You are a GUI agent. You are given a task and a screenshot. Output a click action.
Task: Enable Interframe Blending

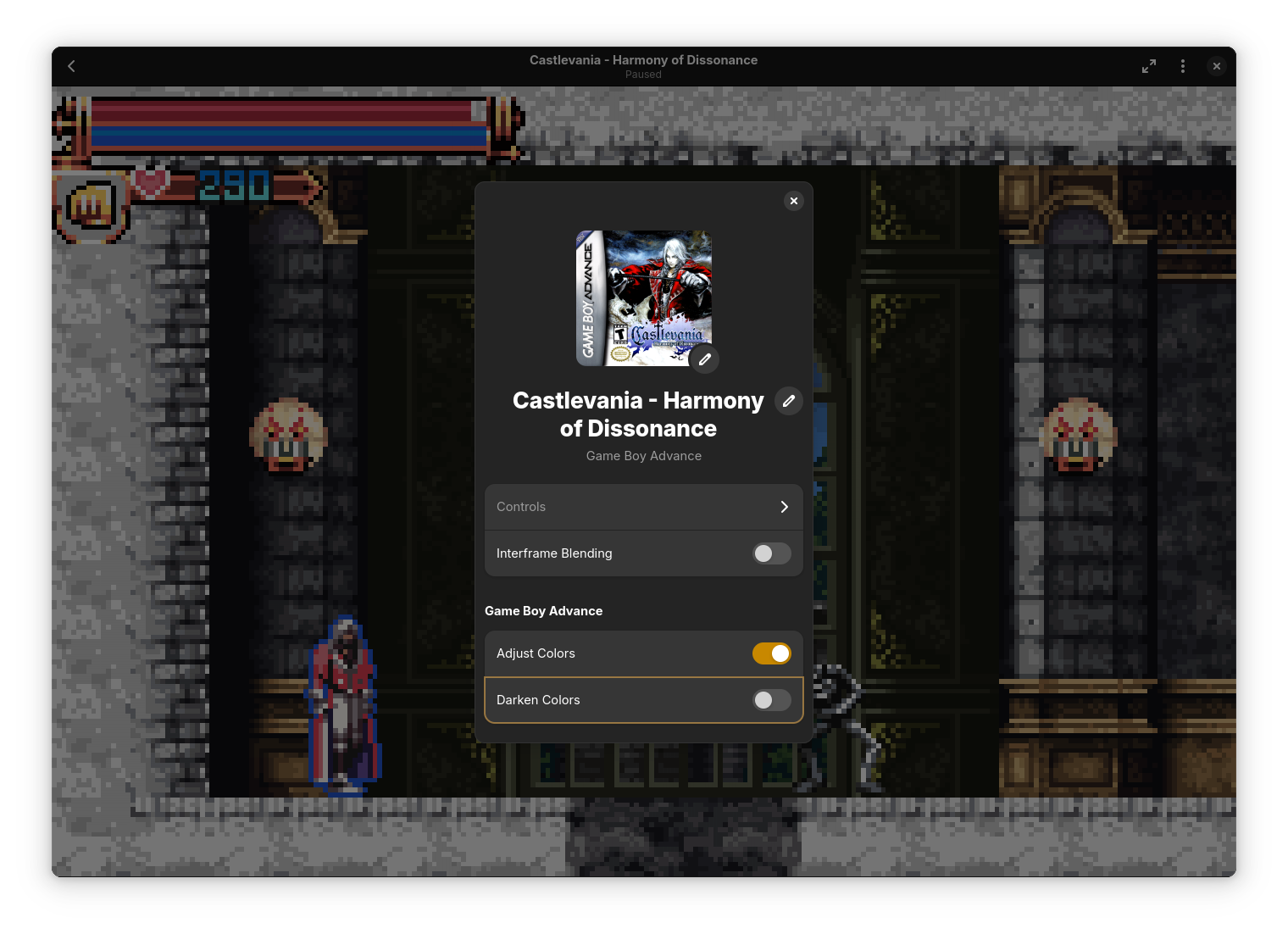coord(771,553)
